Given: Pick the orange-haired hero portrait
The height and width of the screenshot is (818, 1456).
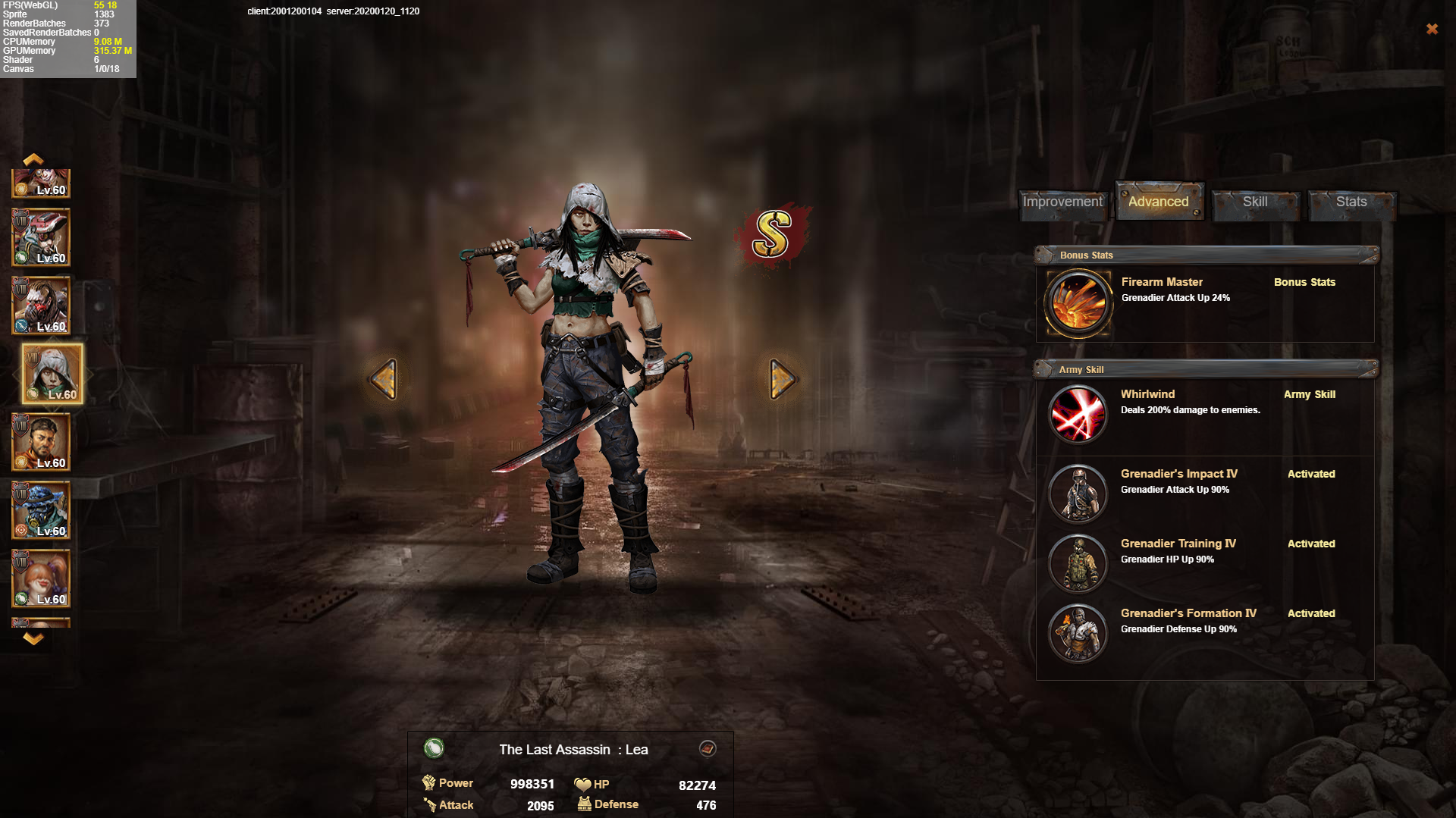Looking at the screenshot, I should click(41, 578).
